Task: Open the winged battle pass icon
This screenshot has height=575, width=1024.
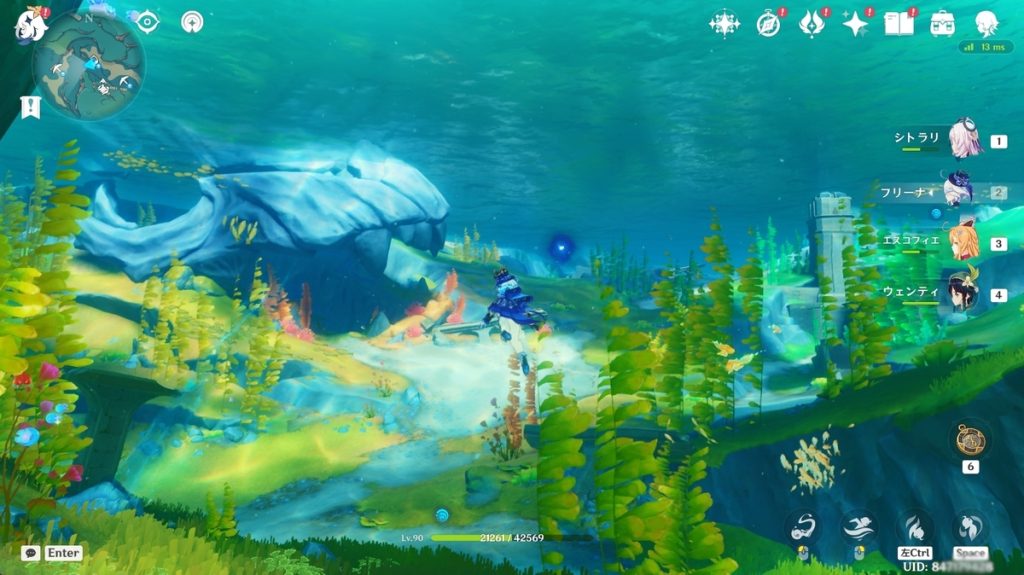Action: point(811,23)
